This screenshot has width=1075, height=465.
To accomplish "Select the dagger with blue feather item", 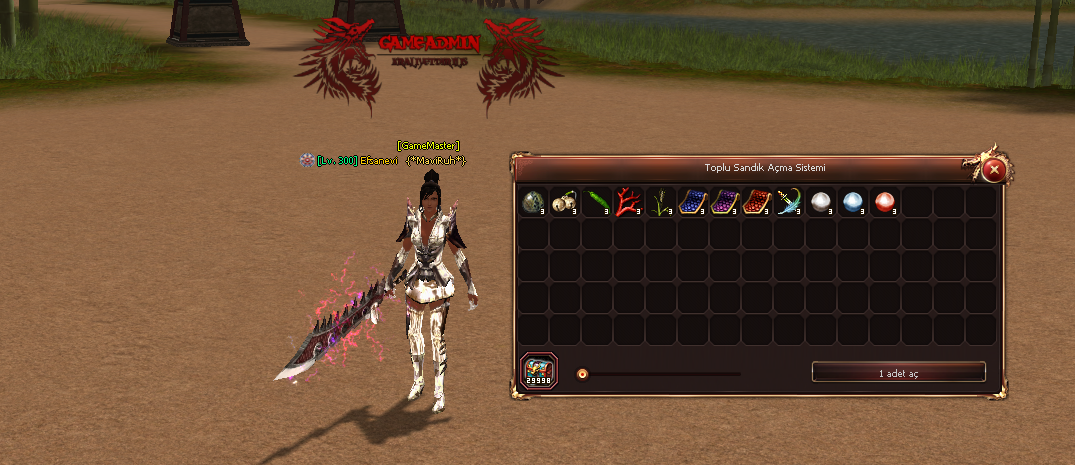I will coord(789,202).
